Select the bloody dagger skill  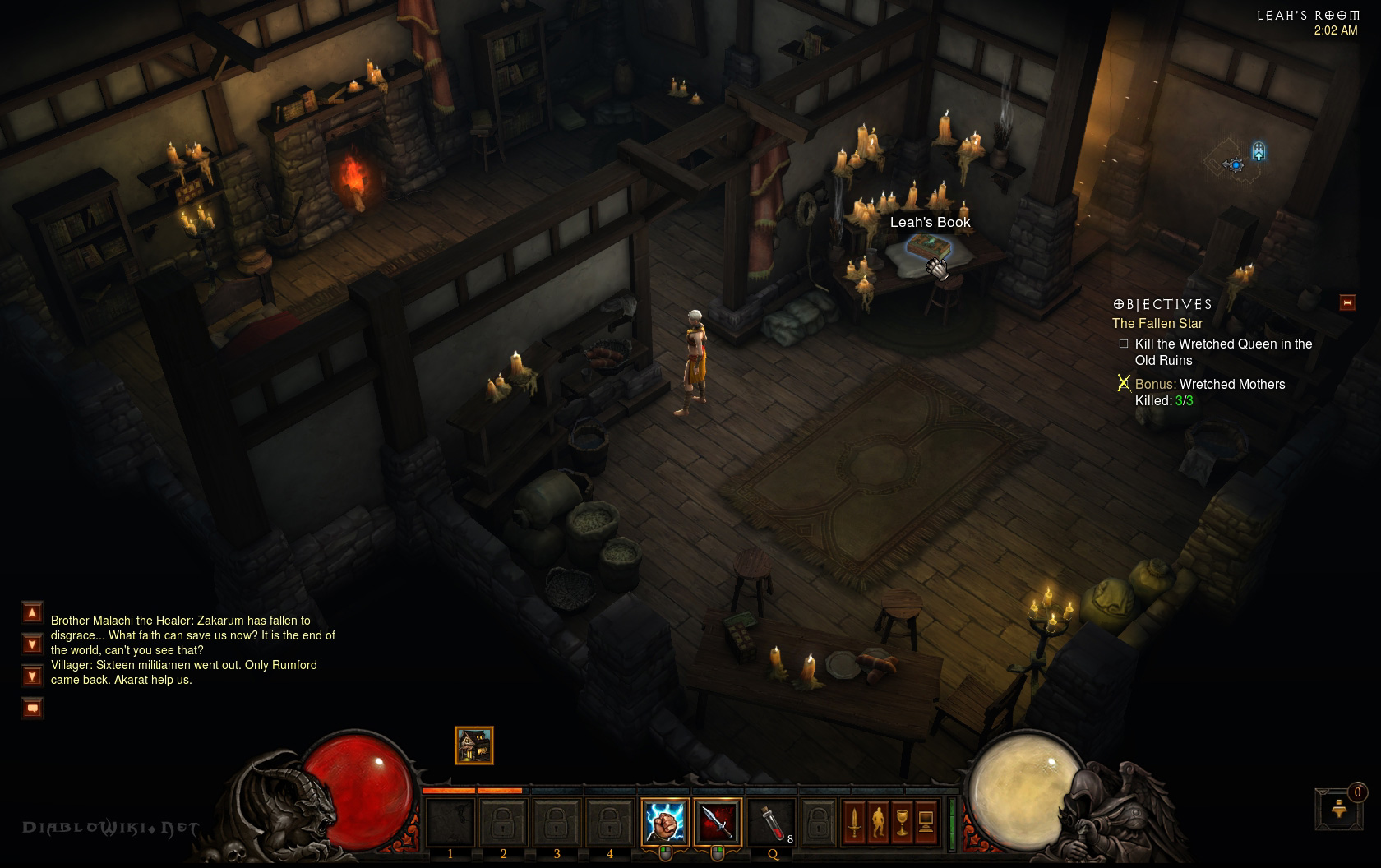point(717,821)
